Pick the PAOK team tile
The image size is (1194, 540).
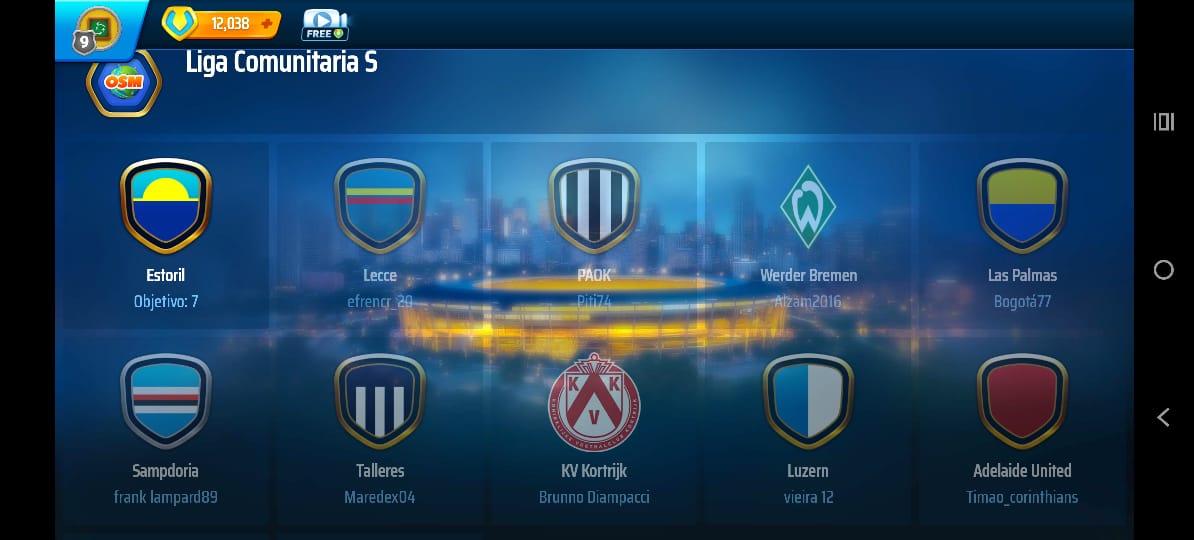[x=594, y=234]
